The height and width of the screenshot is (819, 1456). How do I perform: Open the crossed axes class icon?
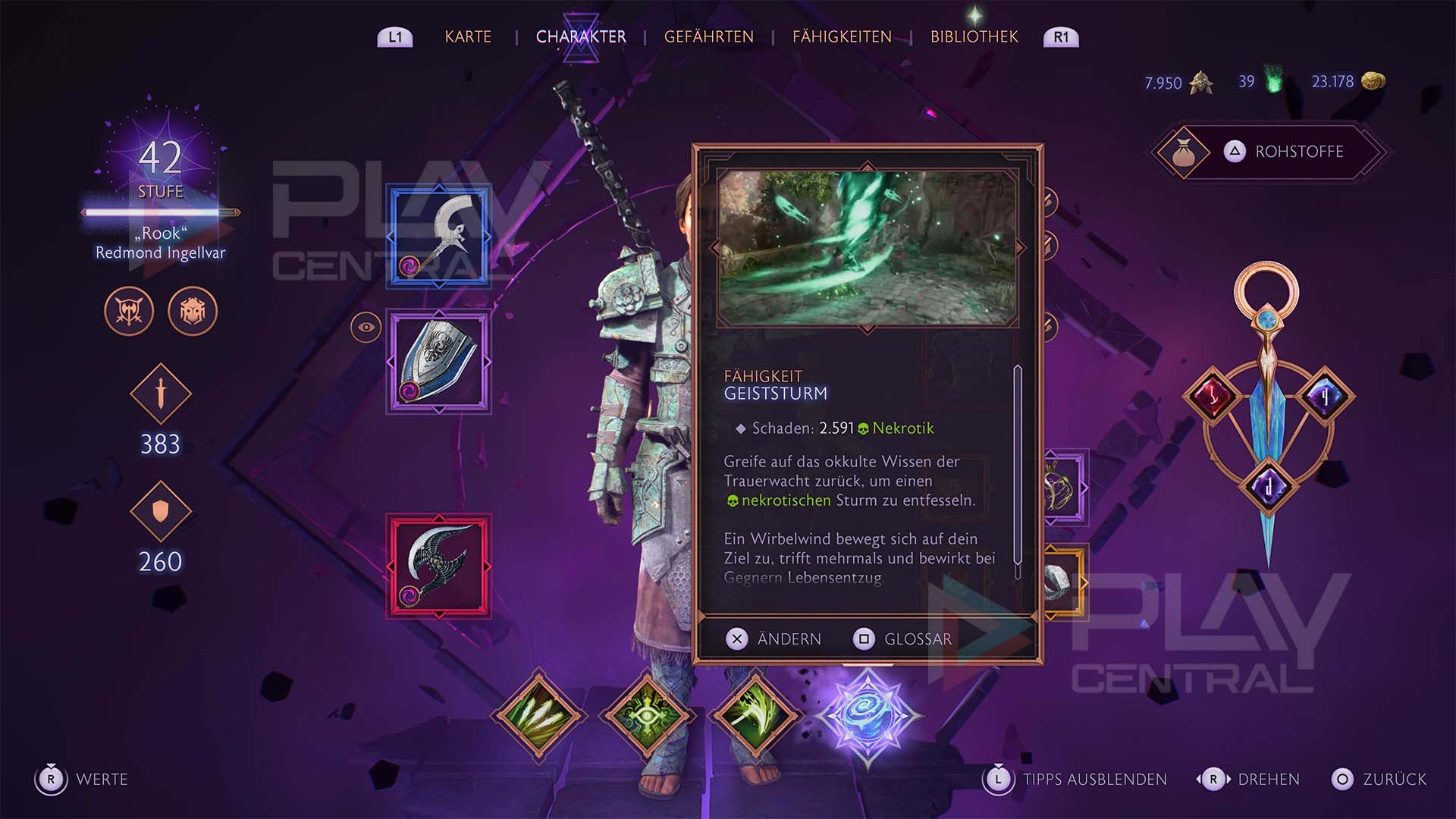(x=129, y=311)
